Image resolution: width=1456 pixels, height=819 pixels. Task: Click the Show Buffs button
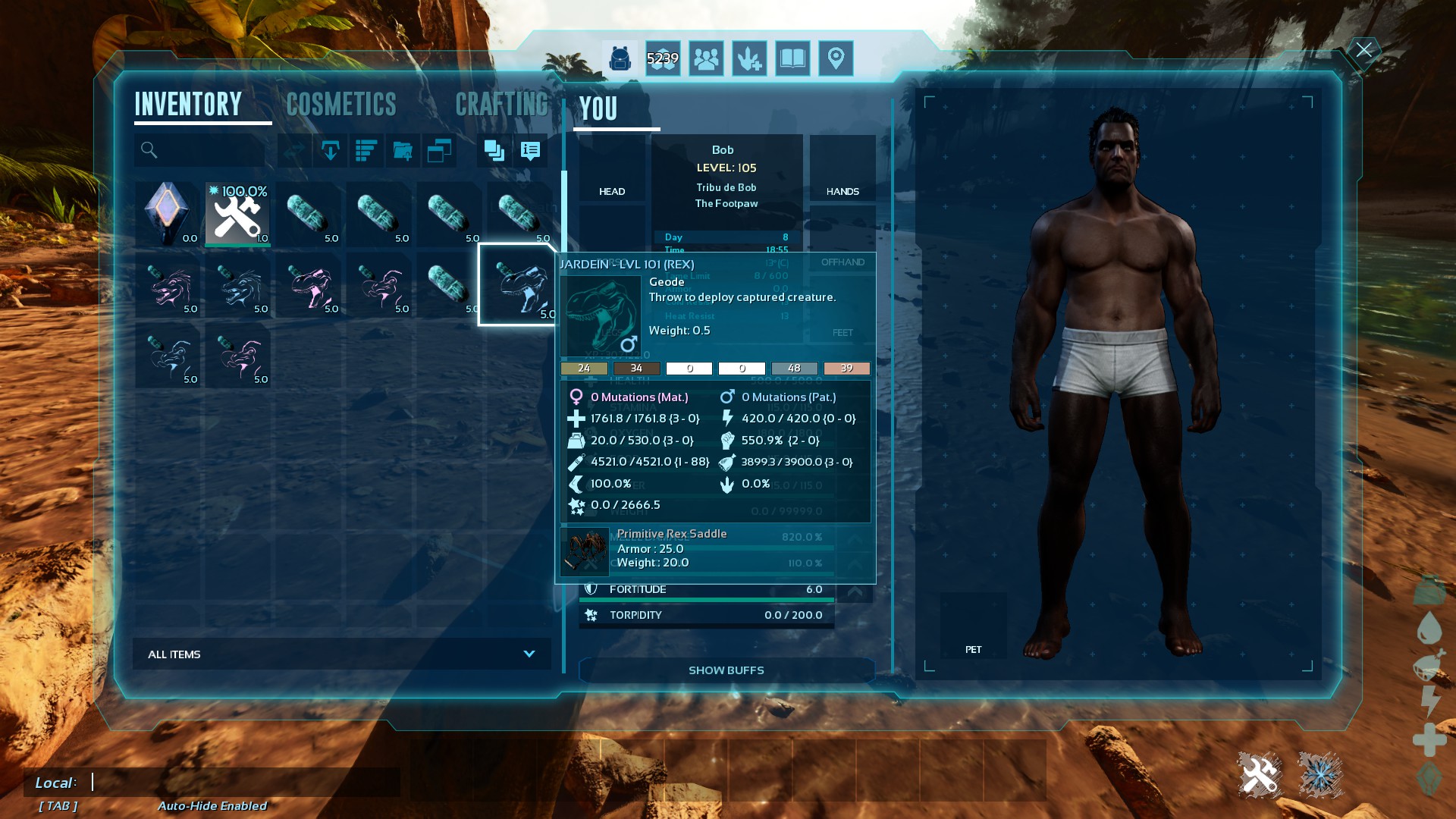tap(726, 670)
